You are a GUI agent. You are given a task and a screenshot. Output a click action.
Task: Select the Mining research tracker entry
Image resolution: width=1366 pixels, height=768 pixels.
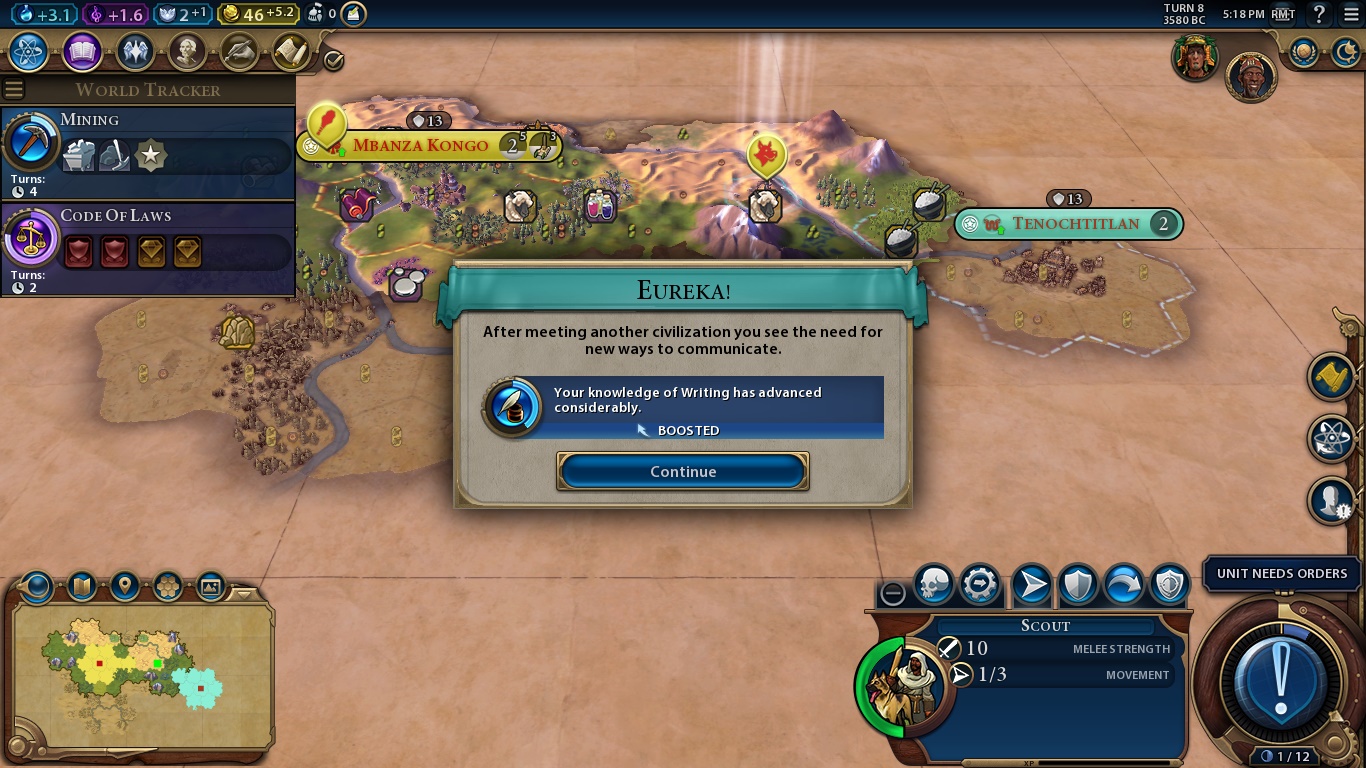coord(148,152)
